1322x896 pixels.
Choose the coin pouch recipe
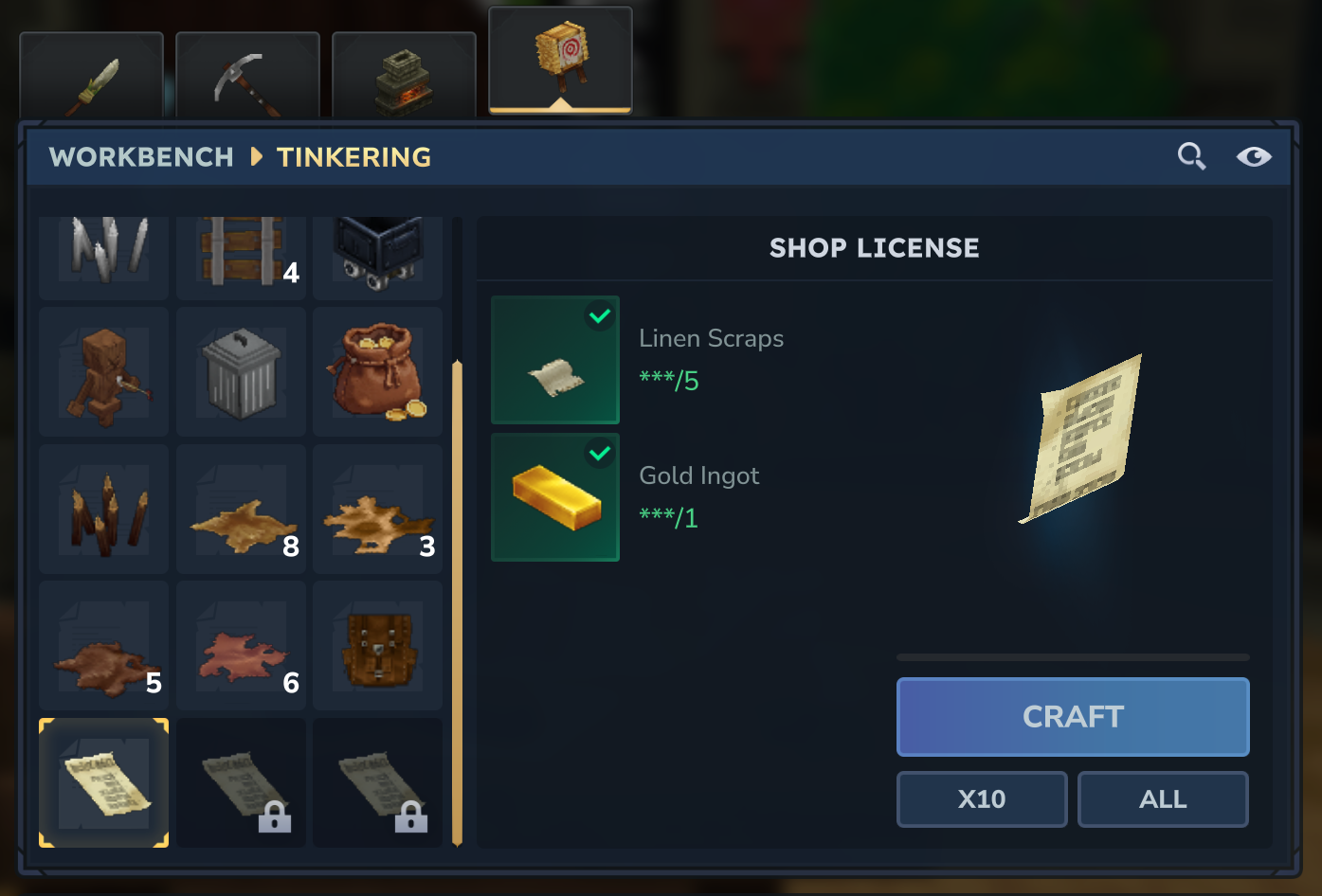[x=377, y=372]
